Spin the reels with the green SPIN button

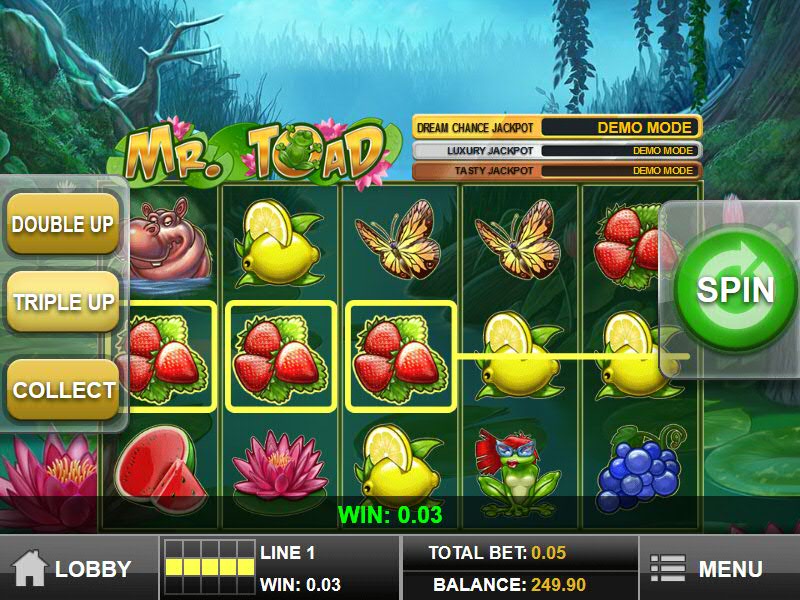point(735,289)
